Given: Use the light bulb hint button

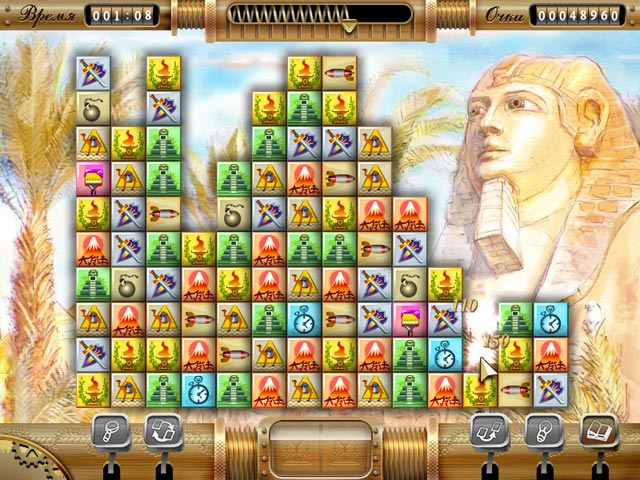Looking at the screenshot, I should (541, 430).
